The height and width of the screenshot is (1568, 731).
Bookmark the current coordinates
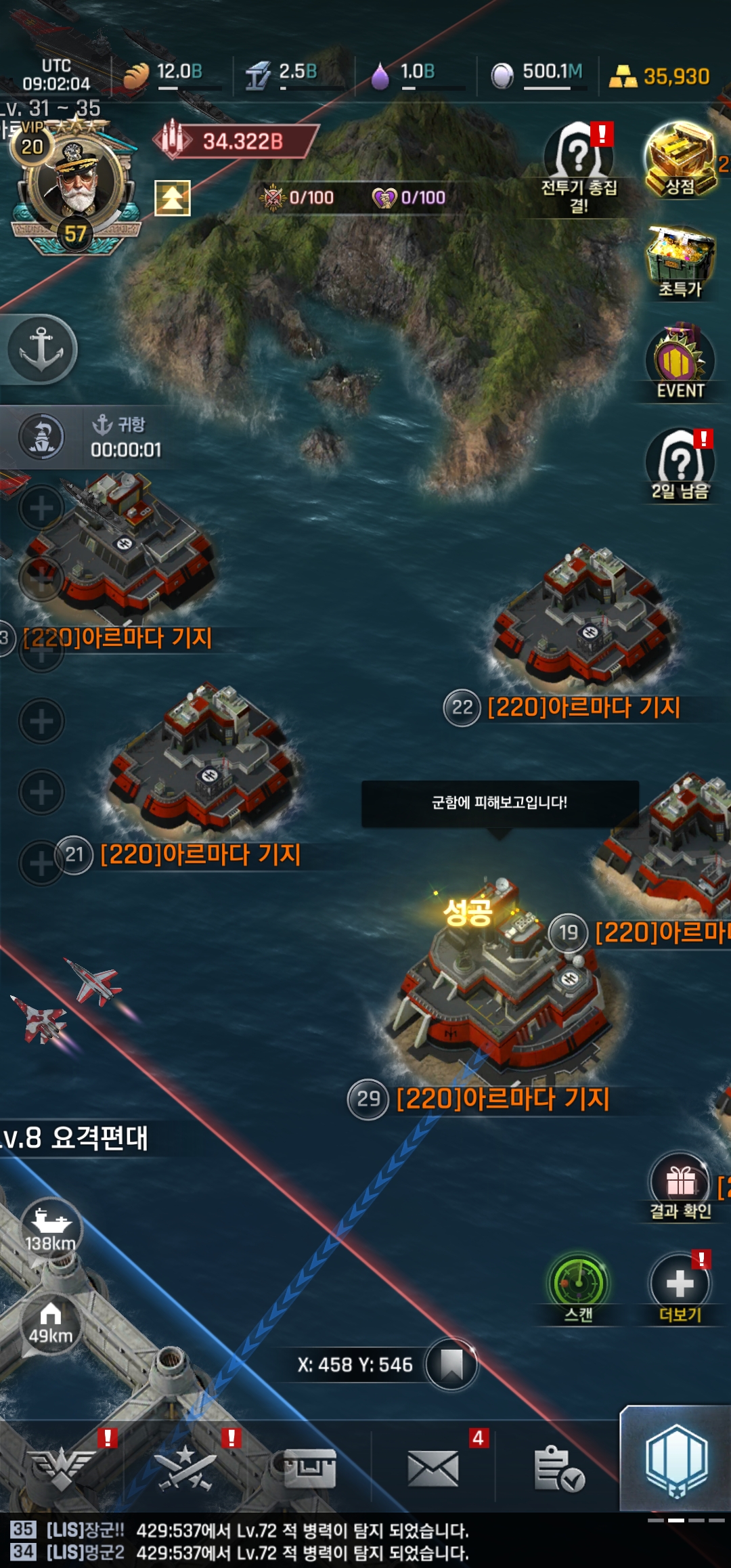(x=451, y=1364)
